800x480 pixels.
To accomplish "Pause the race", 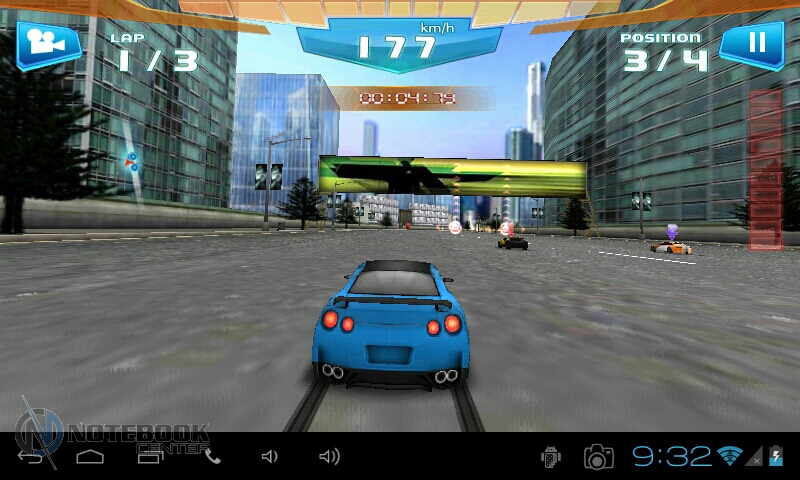I will coord(757,42).
